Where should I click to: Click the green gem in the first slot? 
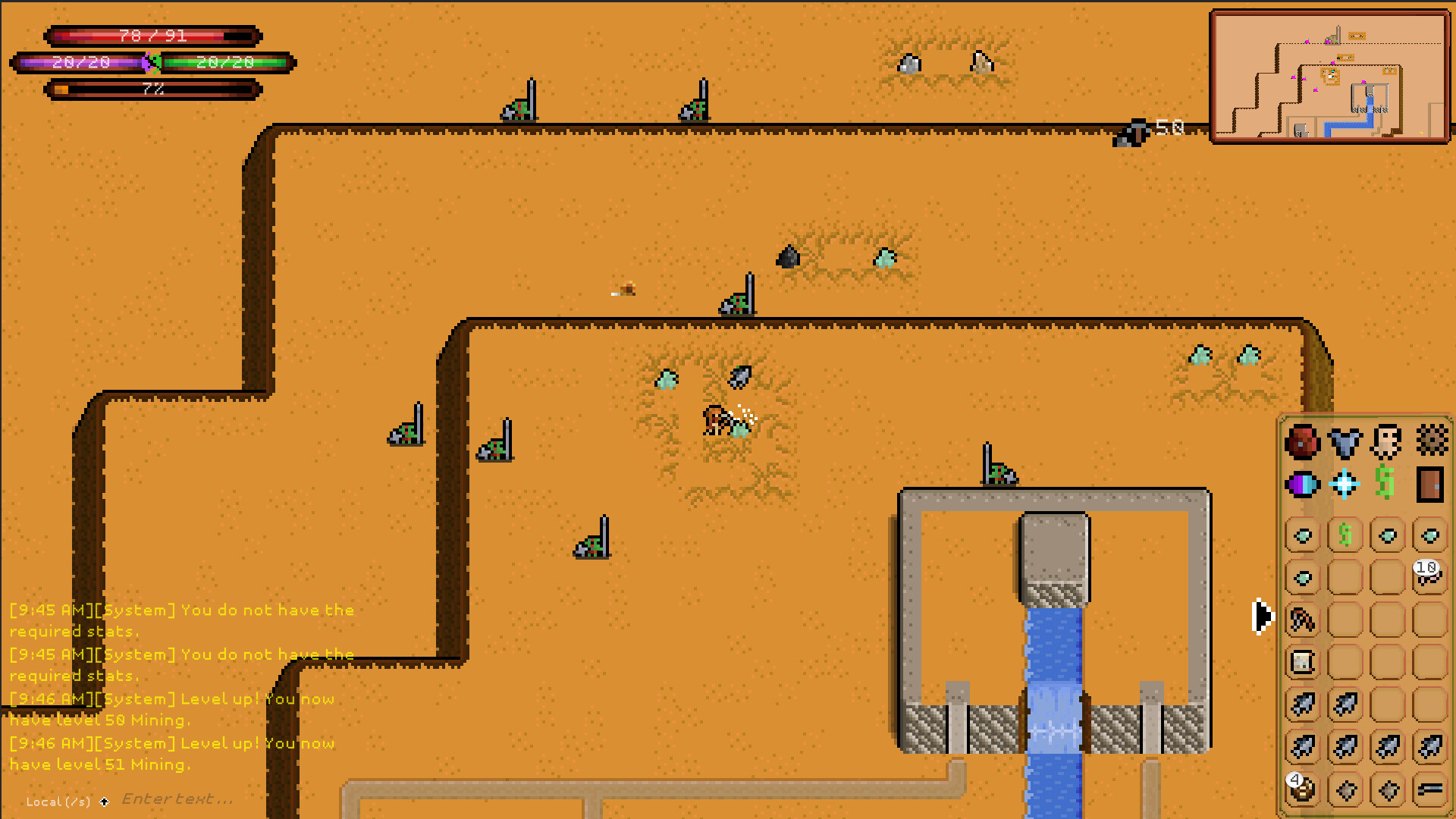(x=1302, y=535)
